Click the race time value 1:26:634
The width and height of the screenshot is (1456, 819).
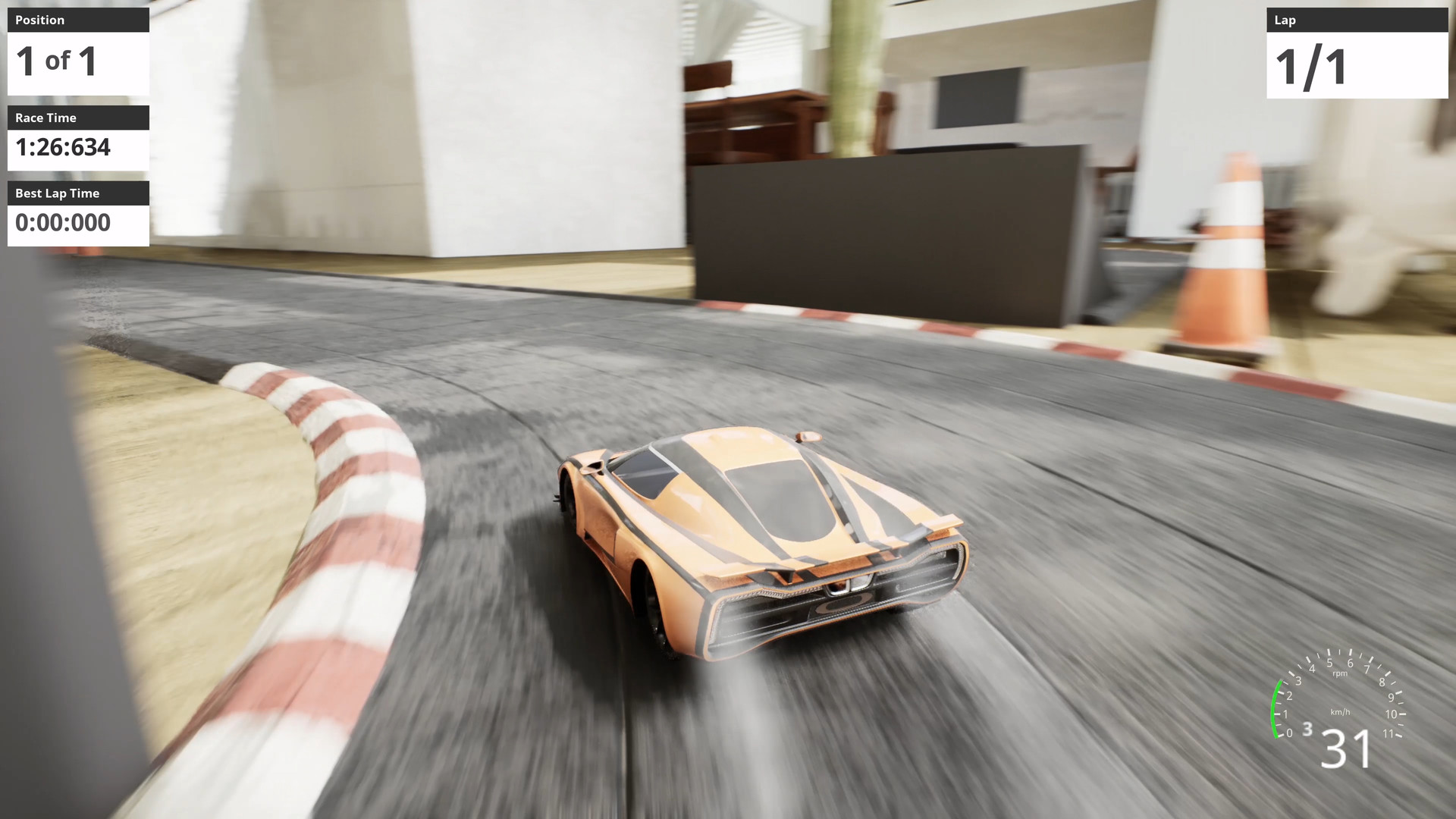point(65,149)
